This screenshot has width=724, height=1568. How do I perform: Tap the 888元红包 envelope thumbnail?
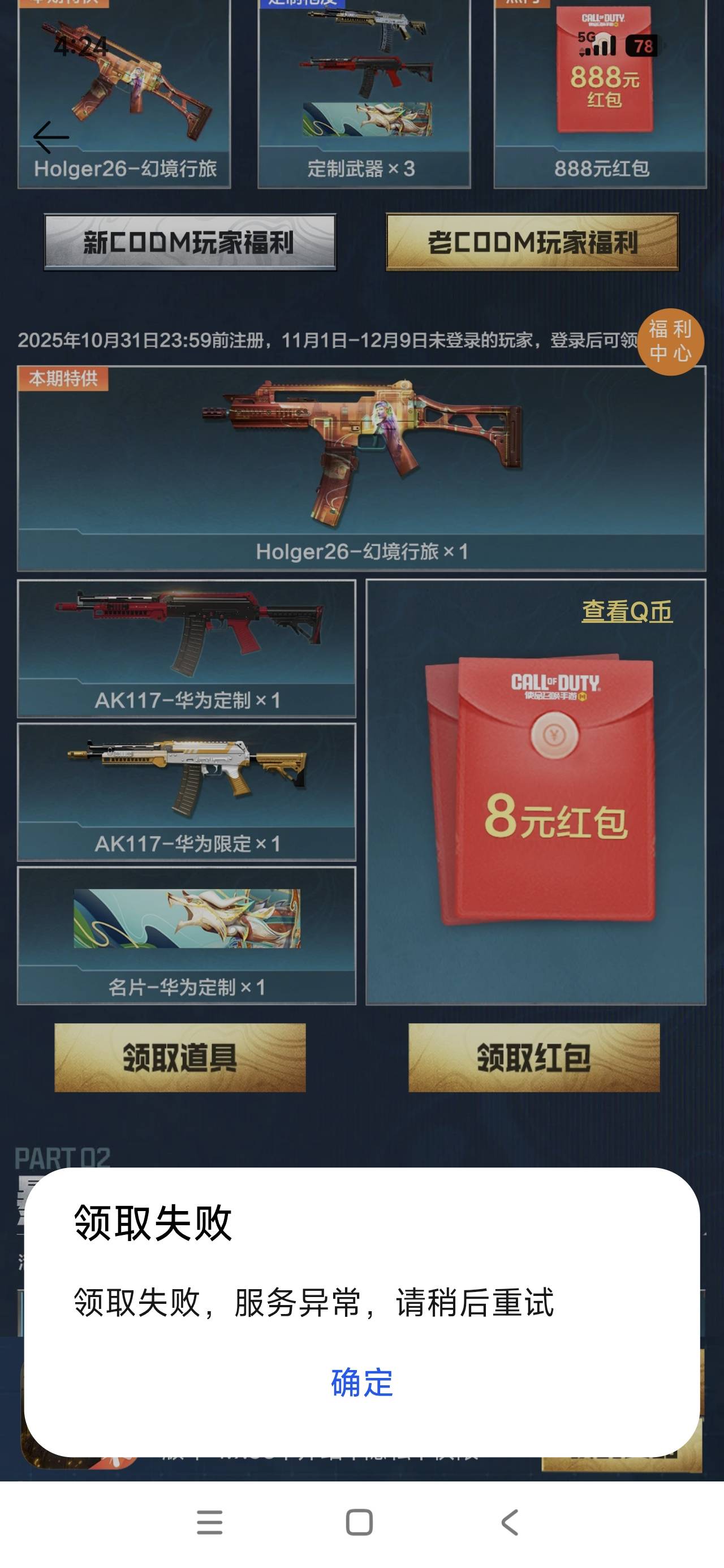click(x=604, y=73)
